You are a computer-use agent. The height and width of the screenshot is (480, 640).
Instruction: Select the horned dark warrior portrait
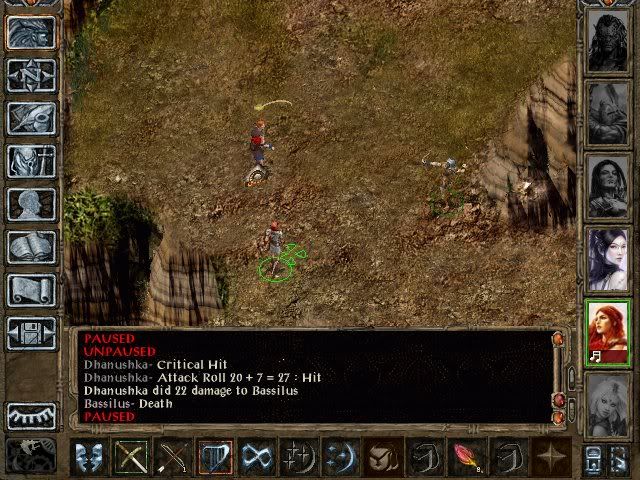coord(607,43)
